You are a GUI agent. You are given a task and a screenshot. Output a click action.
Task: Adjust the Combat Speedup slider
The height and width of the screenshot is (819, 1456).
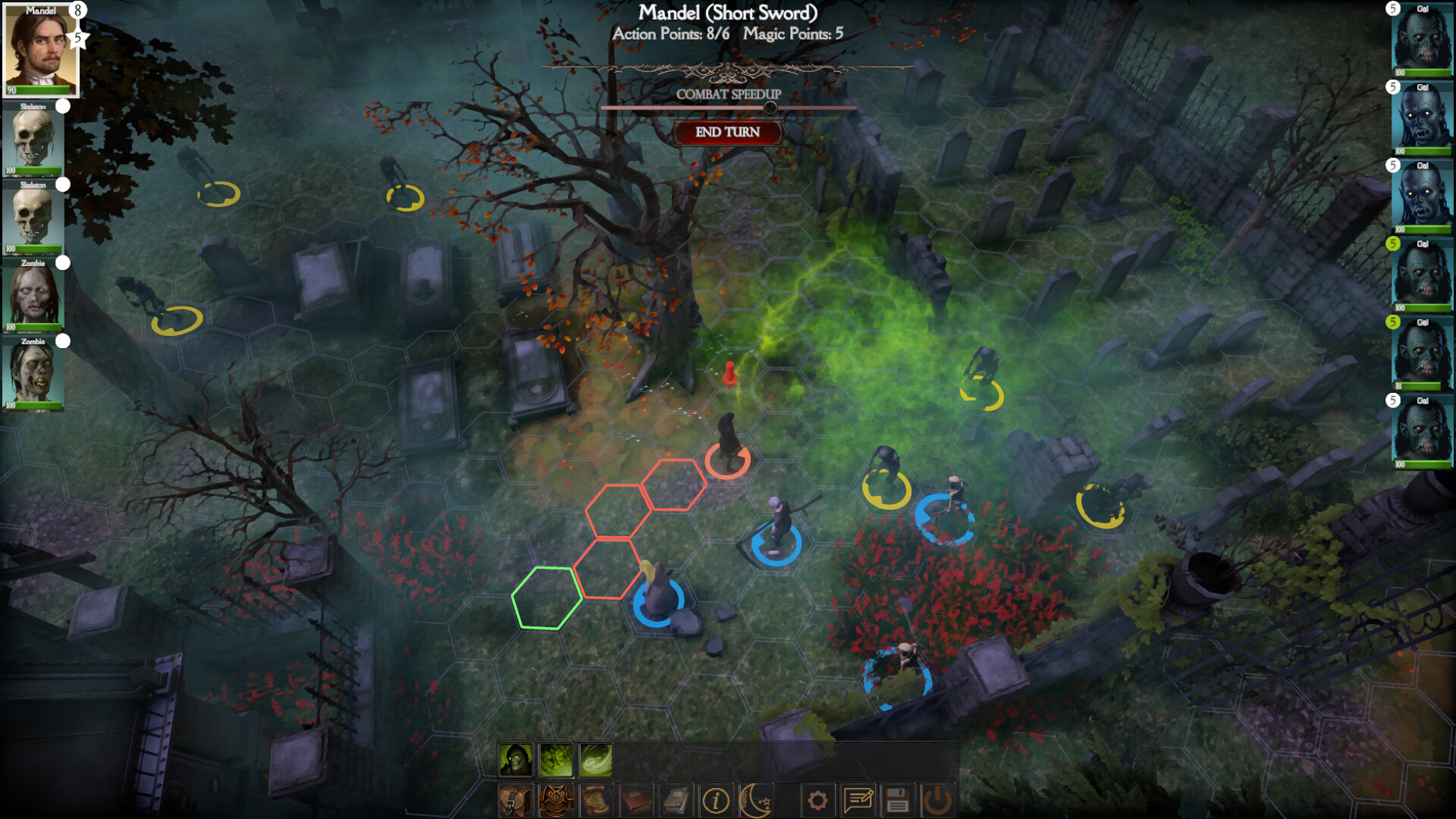[772, 108]
